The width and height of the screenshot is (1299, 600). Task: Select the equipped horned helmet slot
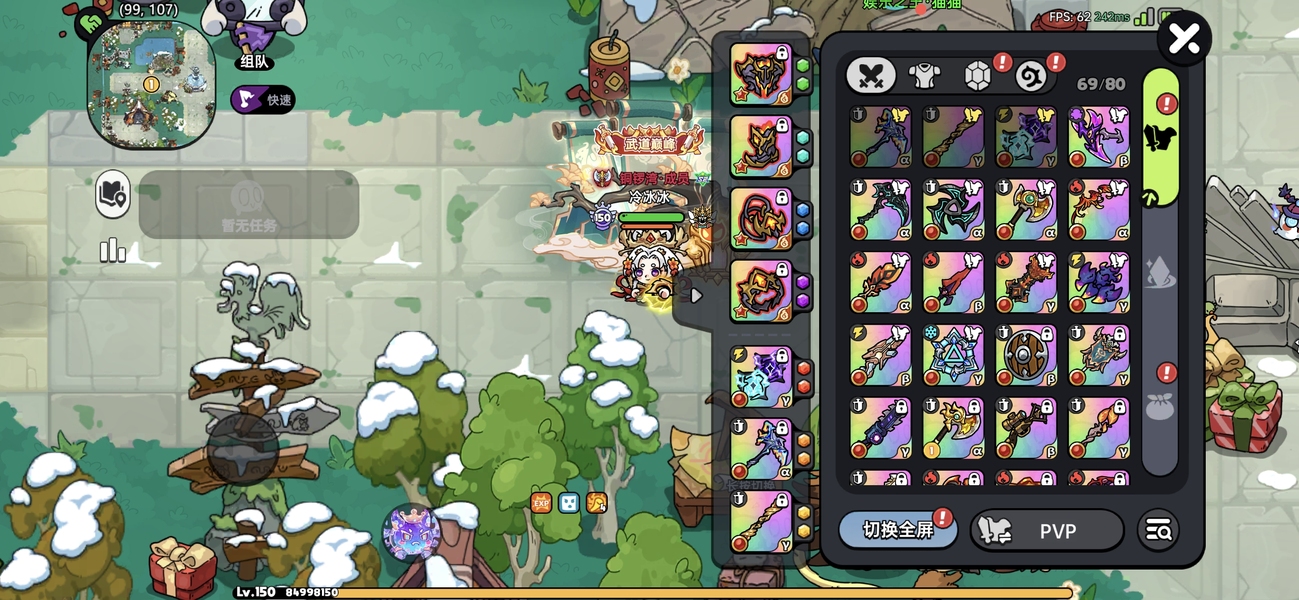pos(761,74)
